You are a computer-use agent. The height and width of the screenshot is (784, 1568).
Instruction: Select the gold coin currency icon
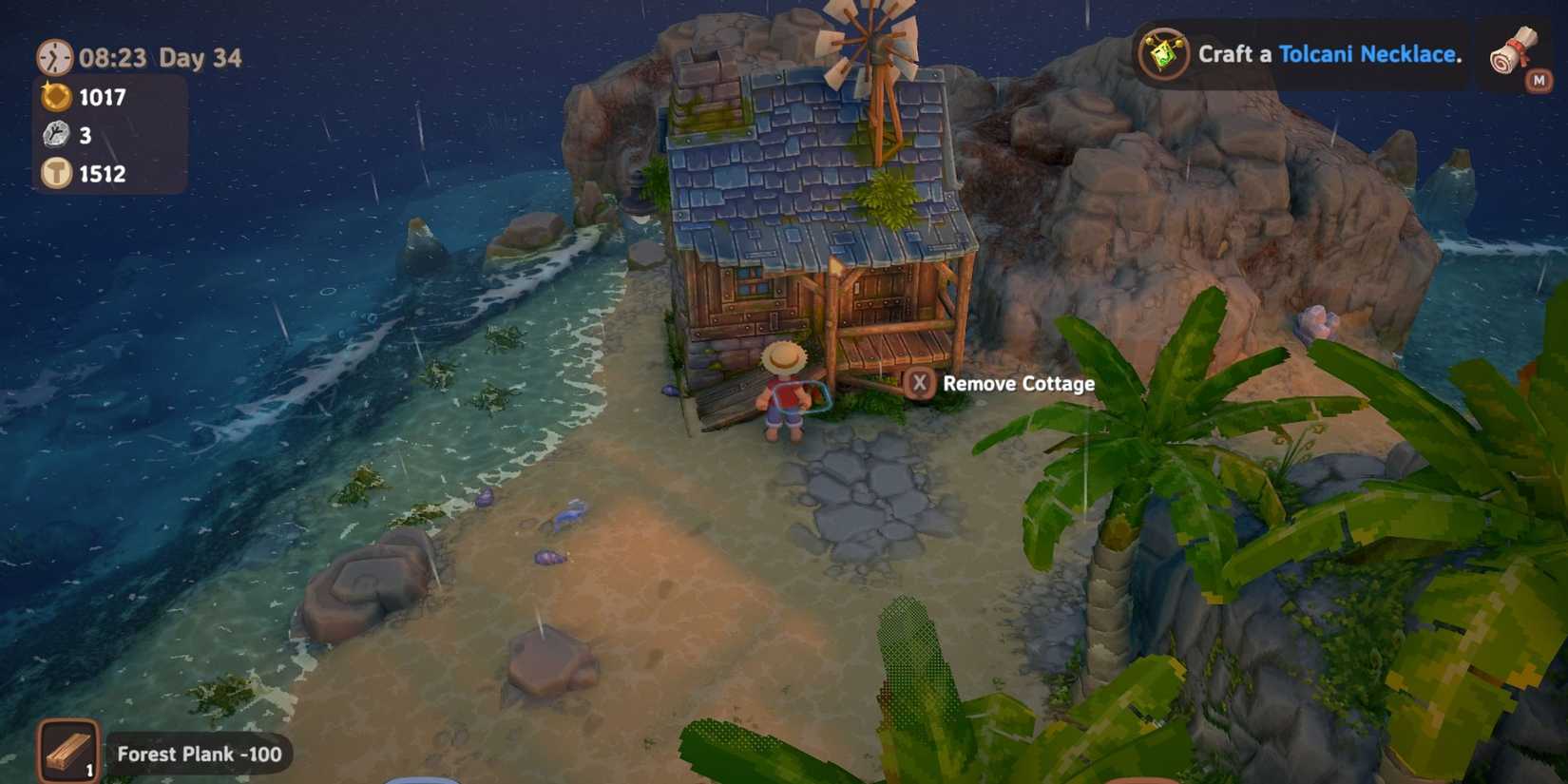(x=54, y=97)
